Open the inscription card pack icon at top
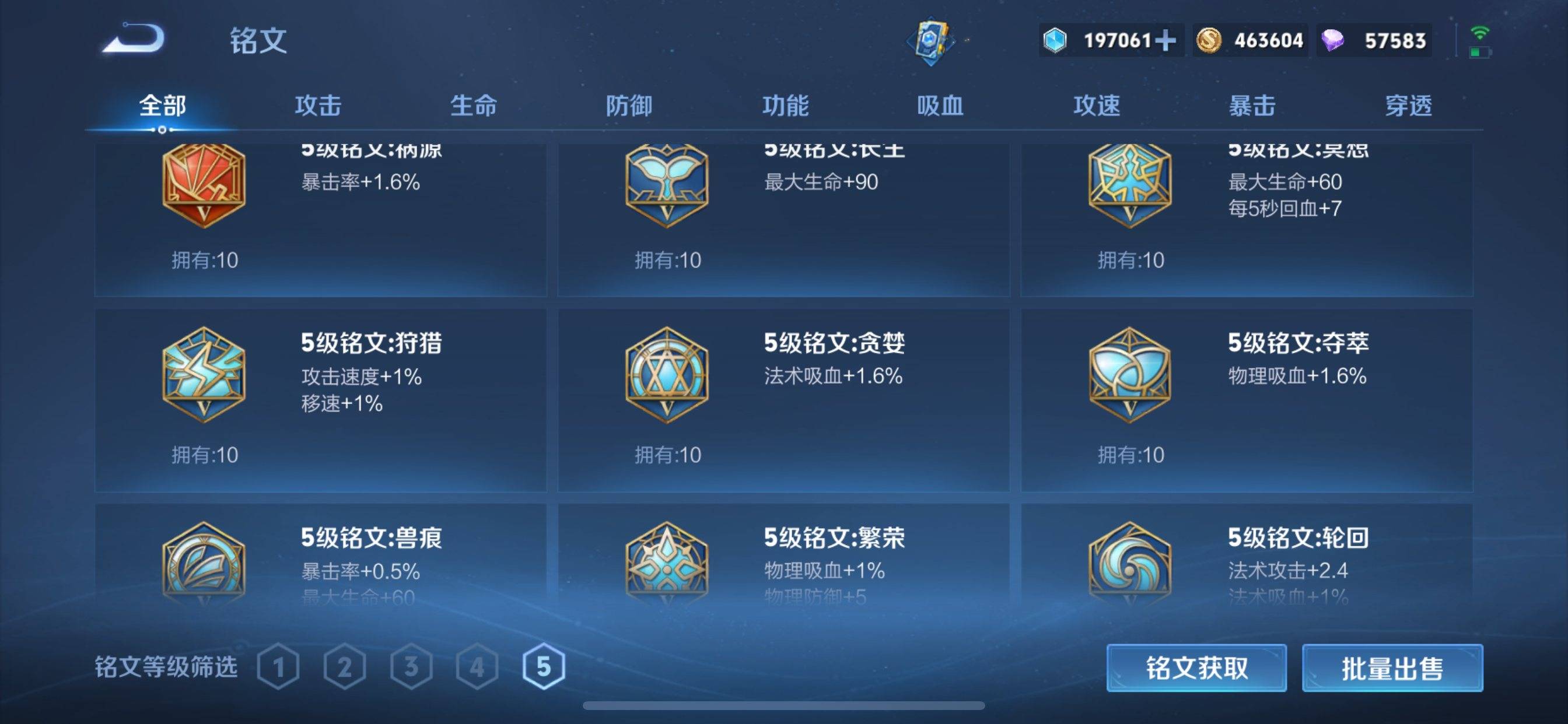 932,40
